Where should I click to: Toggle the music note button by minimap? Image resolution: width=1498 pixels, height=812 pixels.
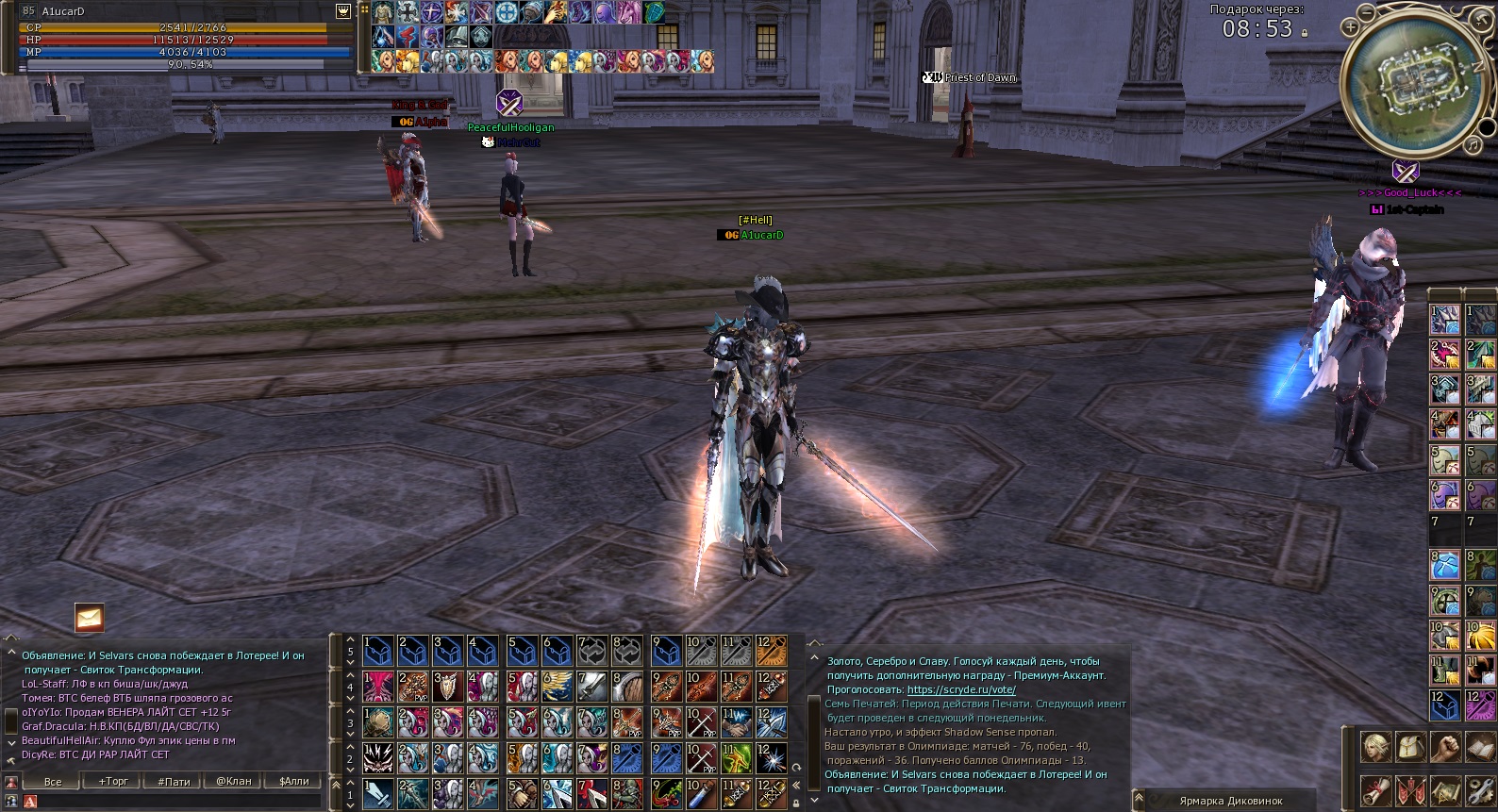(x=1473, y=144)
